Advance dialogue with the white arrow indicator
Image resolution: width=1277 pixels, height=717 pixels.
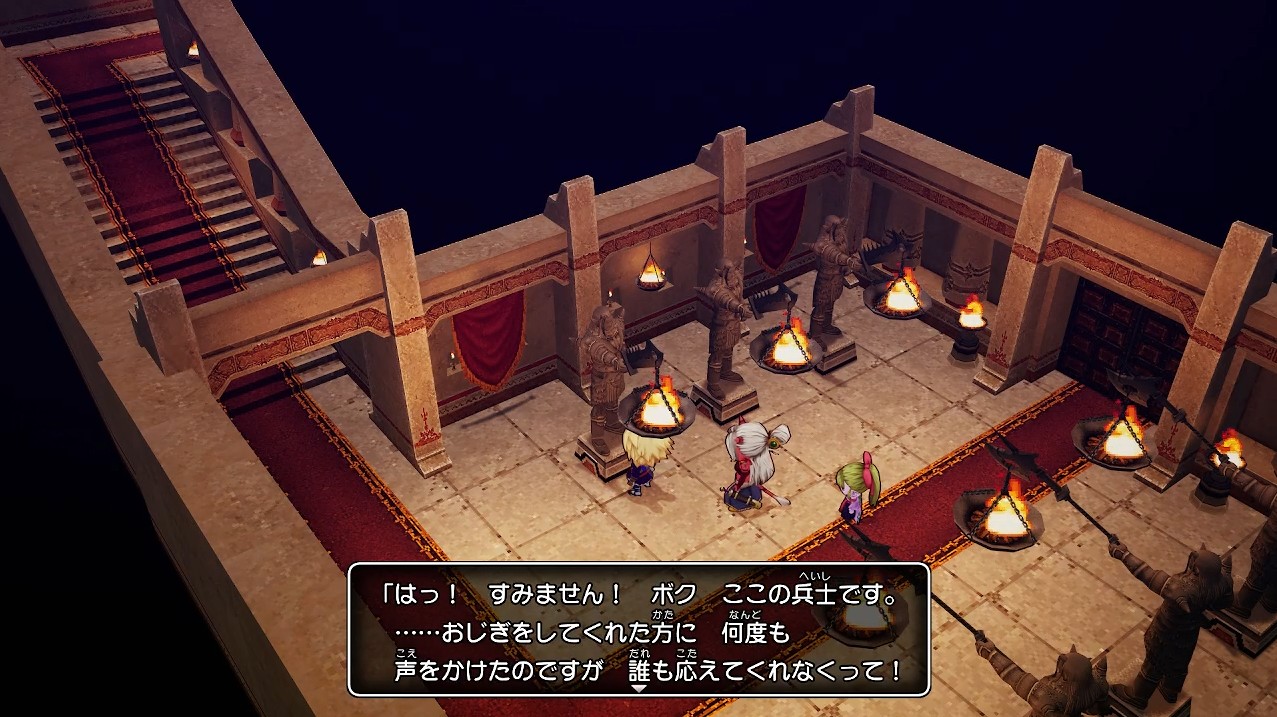(639, 689)
